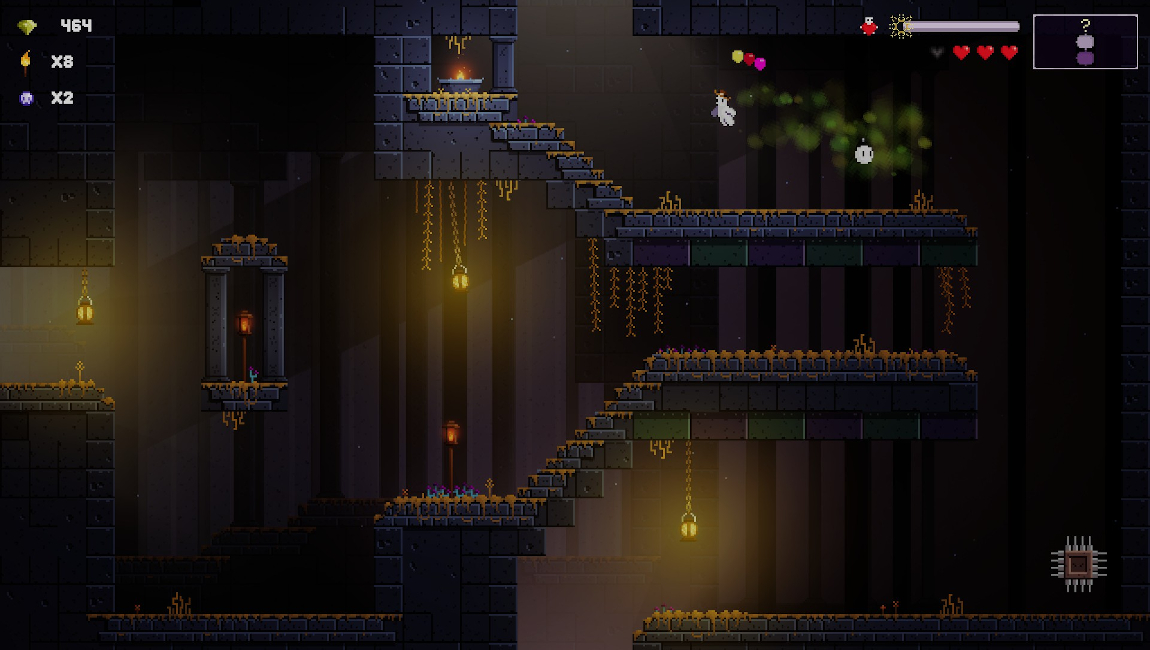Click the golden sun light icon
Viewport: 1150px width, 650px height.
coord(901,27)
